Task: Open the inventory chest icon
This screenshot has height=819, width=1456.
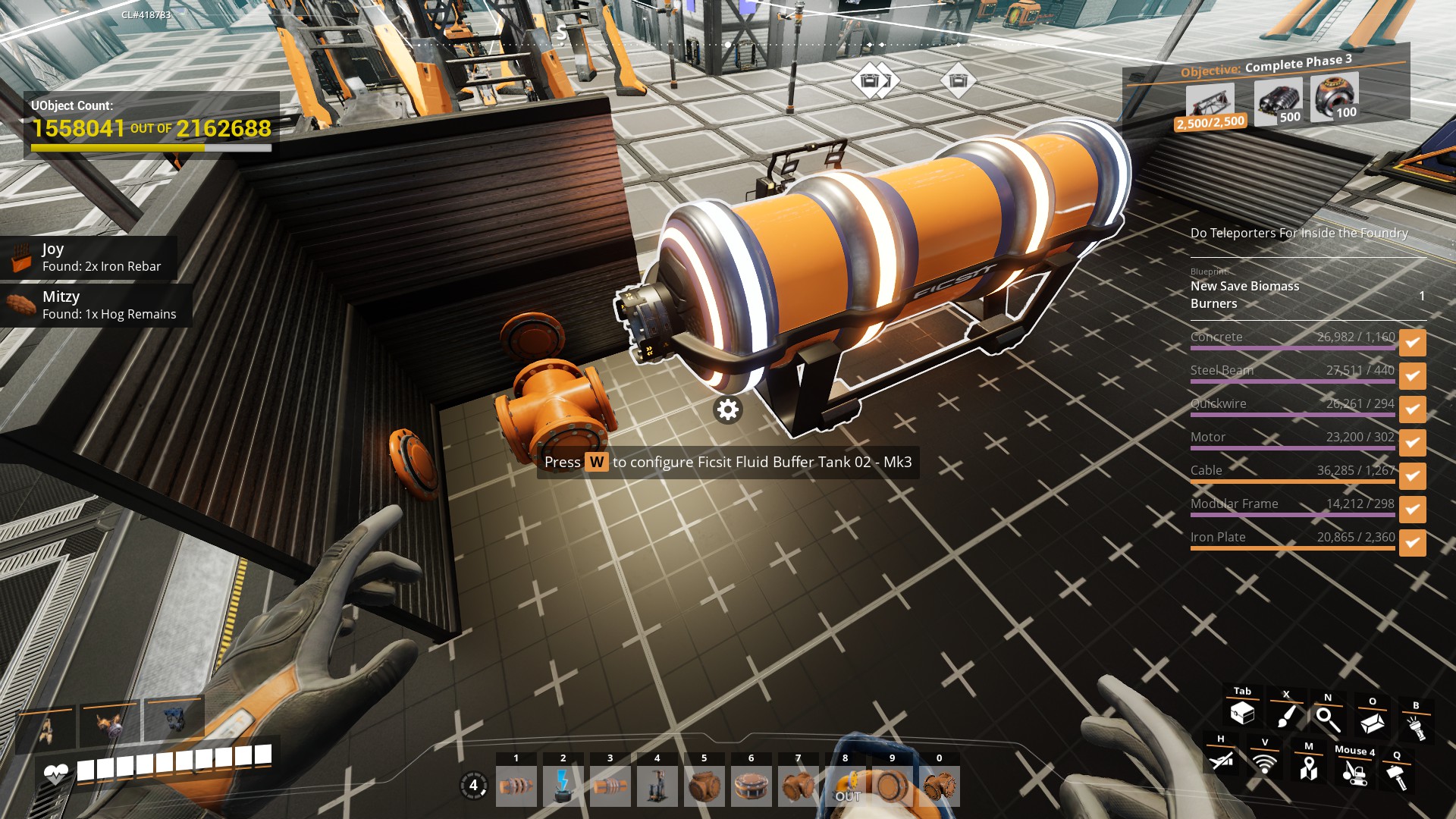Action: (1242, 713)
